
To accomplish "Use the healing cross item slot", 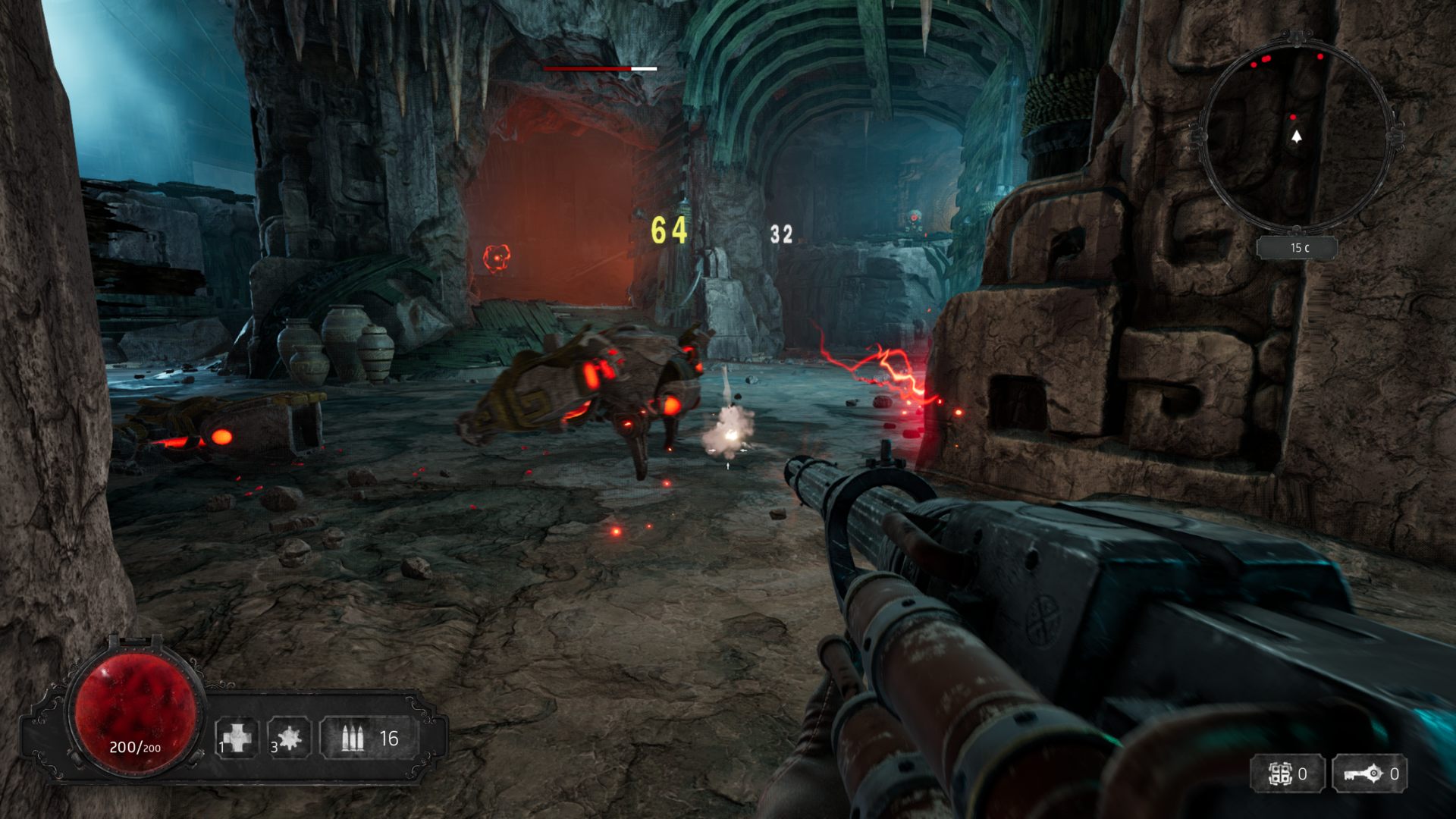I will [237, 738].
